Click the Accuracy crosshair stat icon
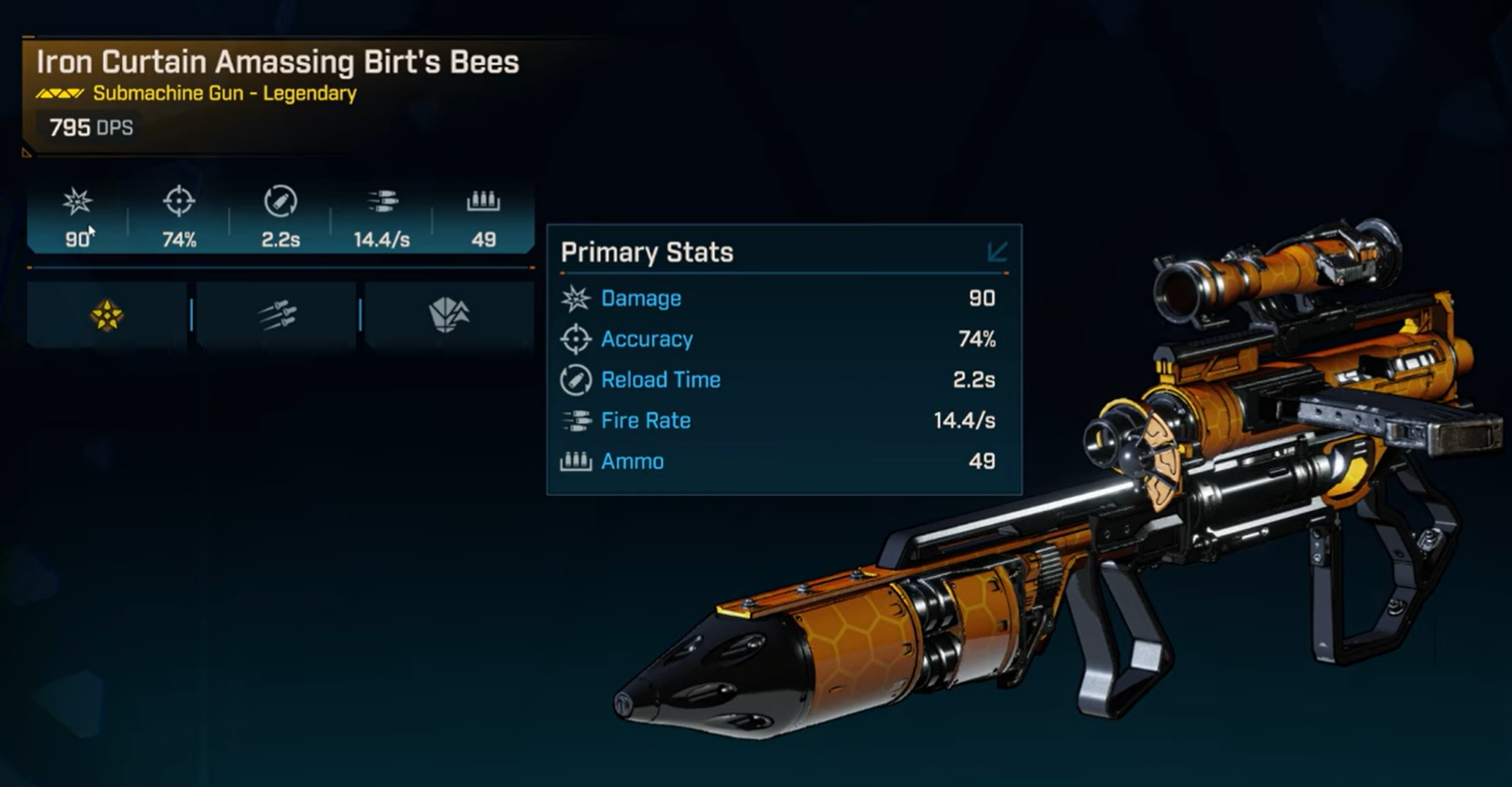 pos(178,201)
